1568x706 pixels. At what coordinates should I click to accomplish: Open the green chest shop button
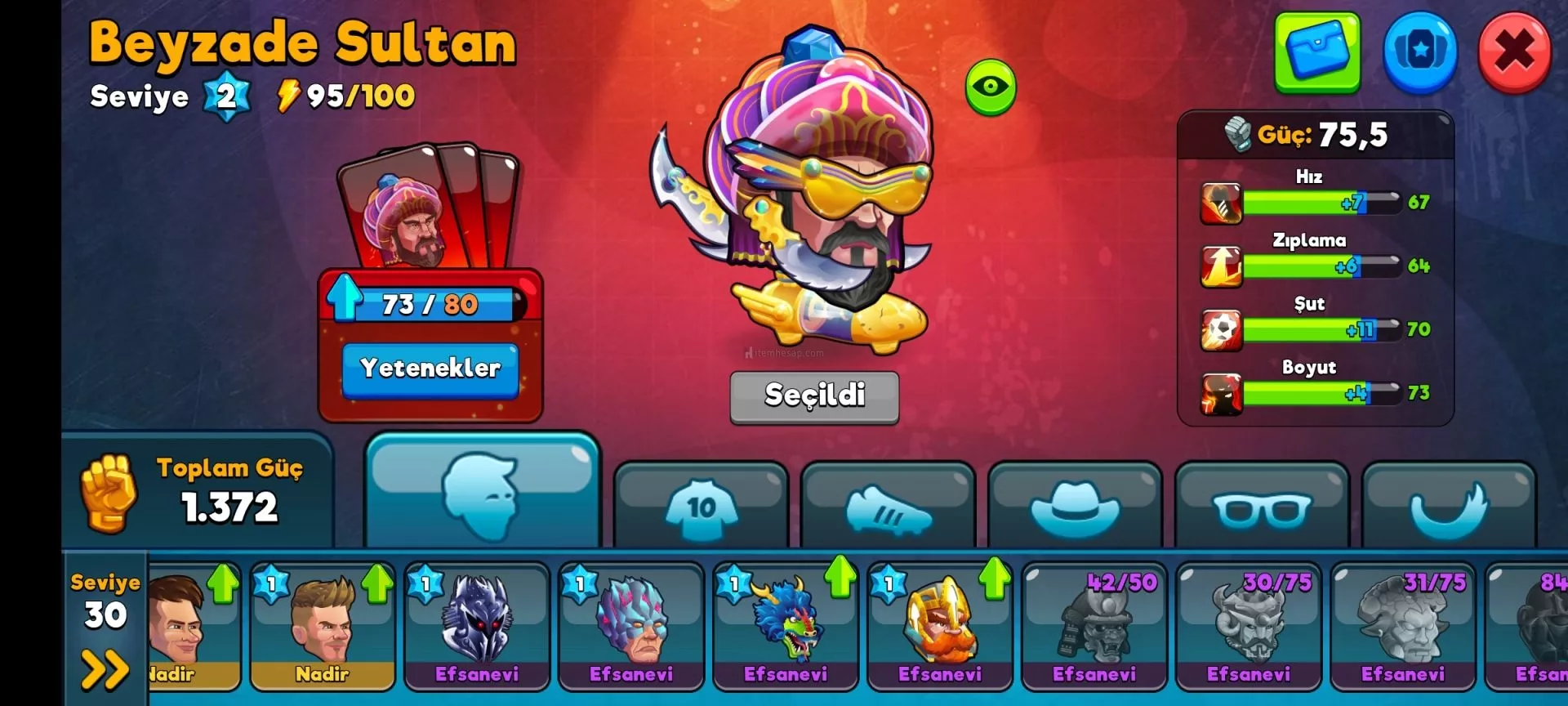[x=1317, y=52]
